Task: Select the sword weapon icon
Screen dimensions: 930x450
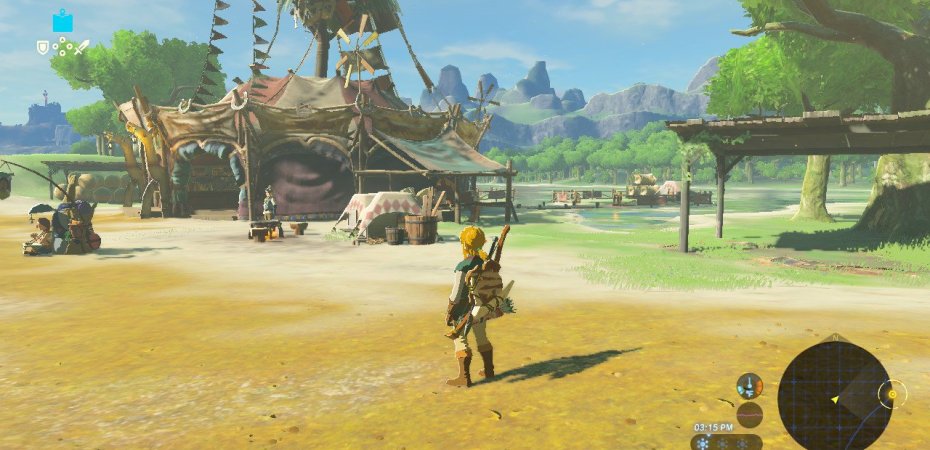Action: (82, 46)
